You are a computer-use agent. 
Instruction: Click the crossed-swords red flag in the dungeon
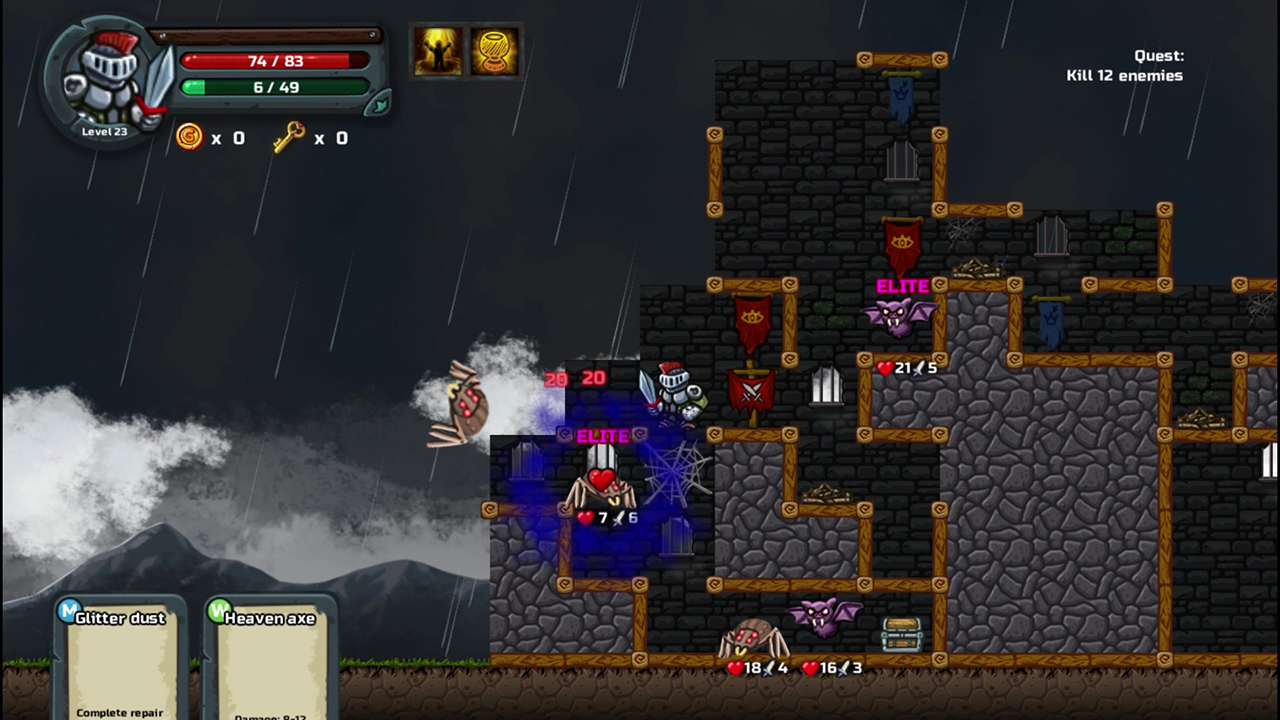point(752,390)
